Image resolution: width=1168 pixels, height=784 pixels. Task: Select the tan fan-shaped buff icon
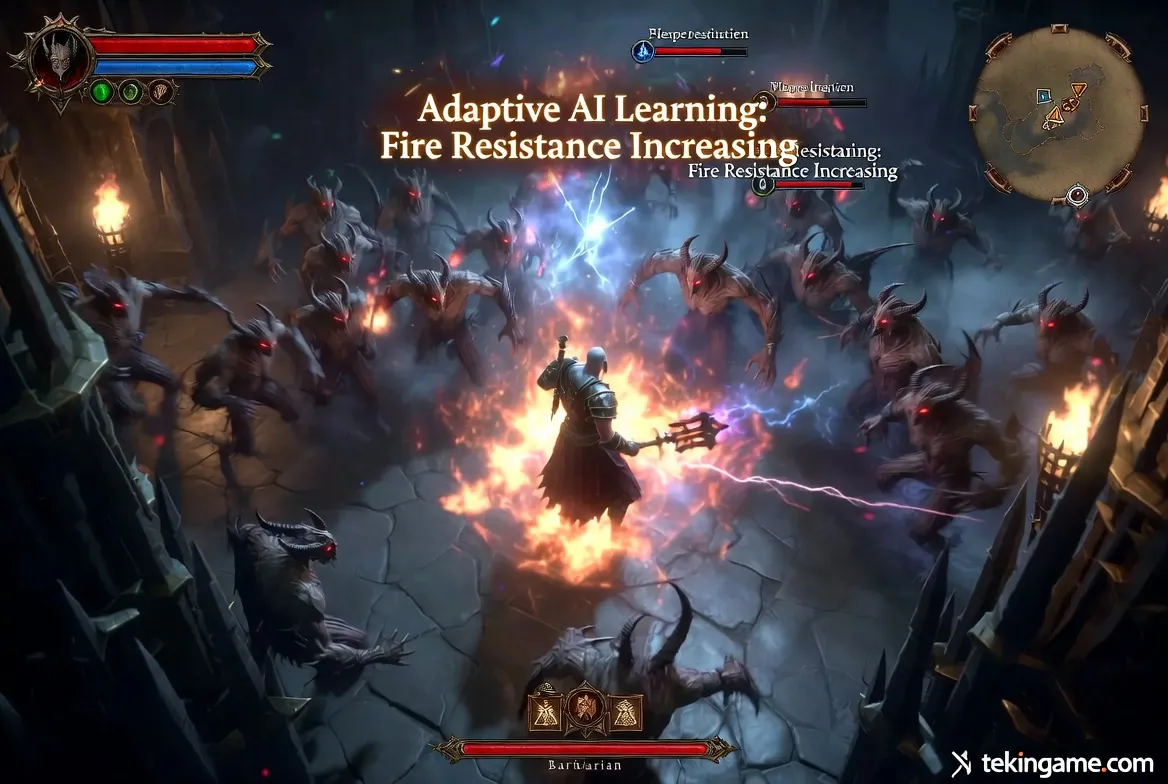161,92
